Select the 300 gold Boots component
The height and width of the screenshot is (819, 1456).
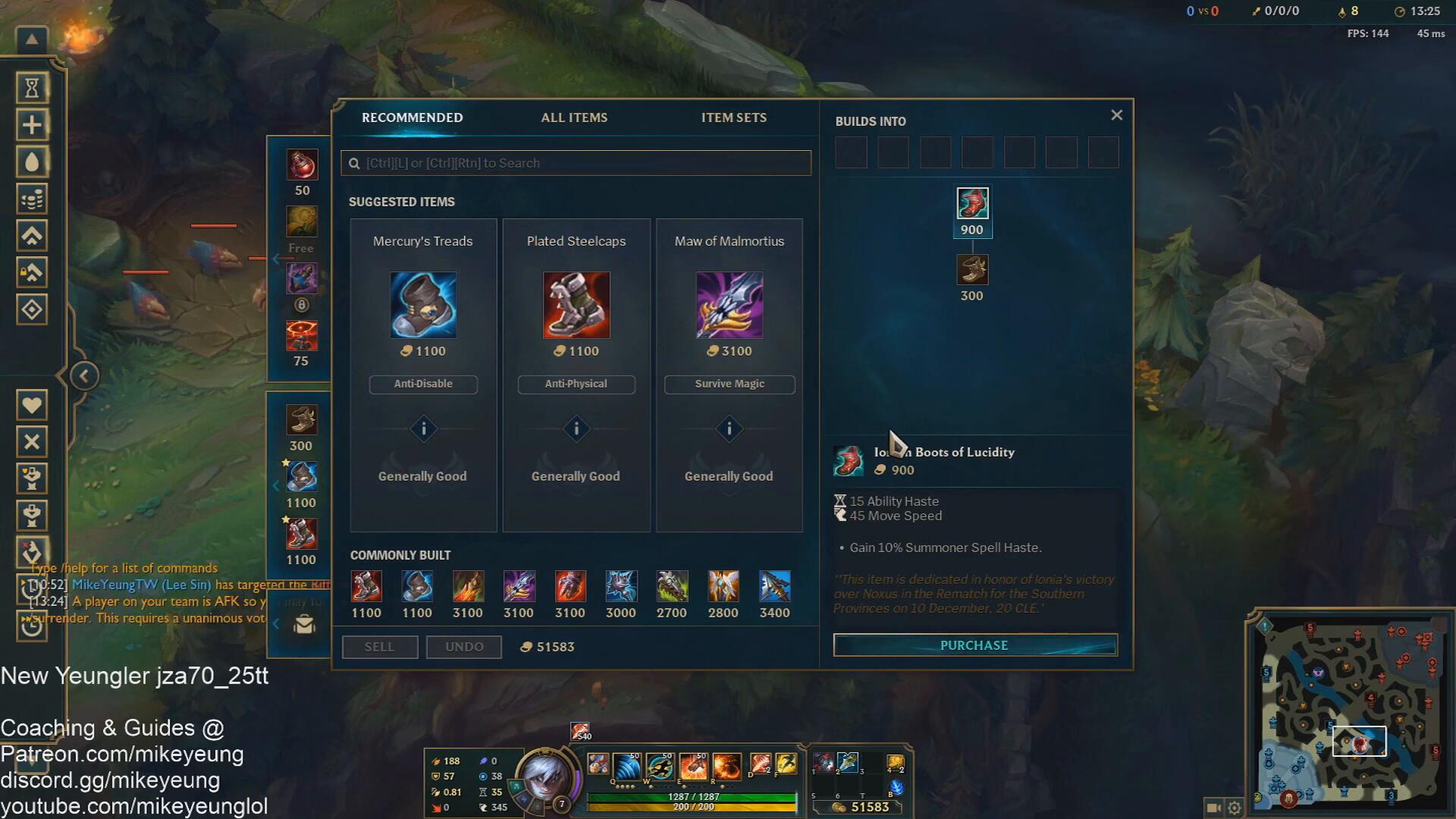[972, 271]
